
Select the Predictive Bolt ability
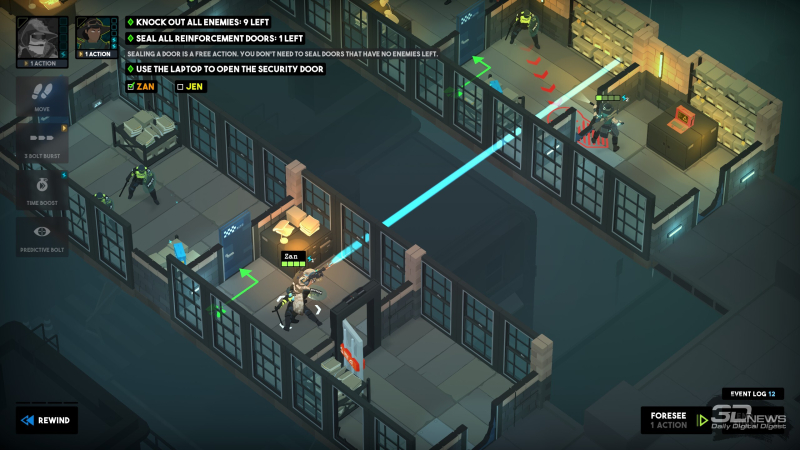click(42, 236)
